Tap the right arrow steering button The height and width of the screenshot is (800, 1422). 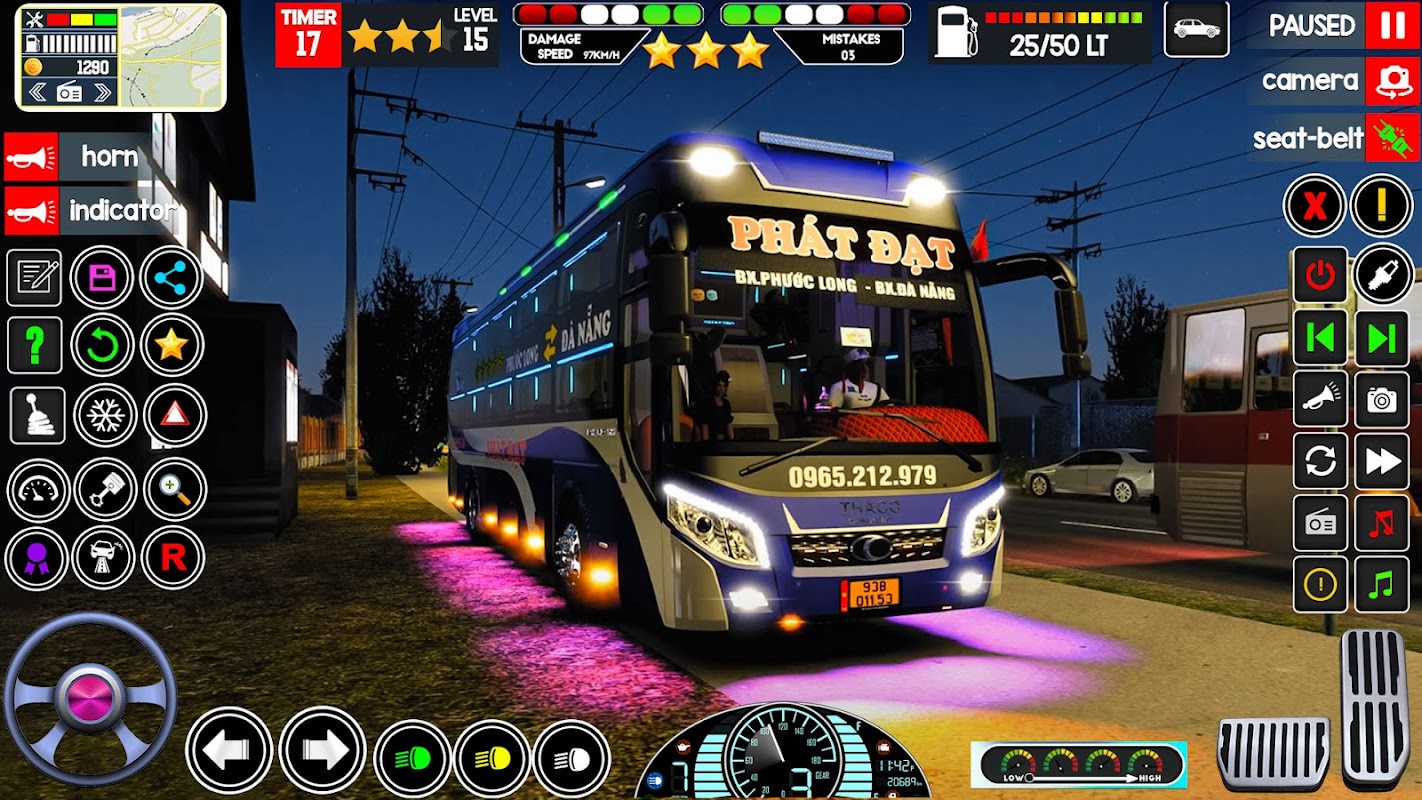point(322,750)
